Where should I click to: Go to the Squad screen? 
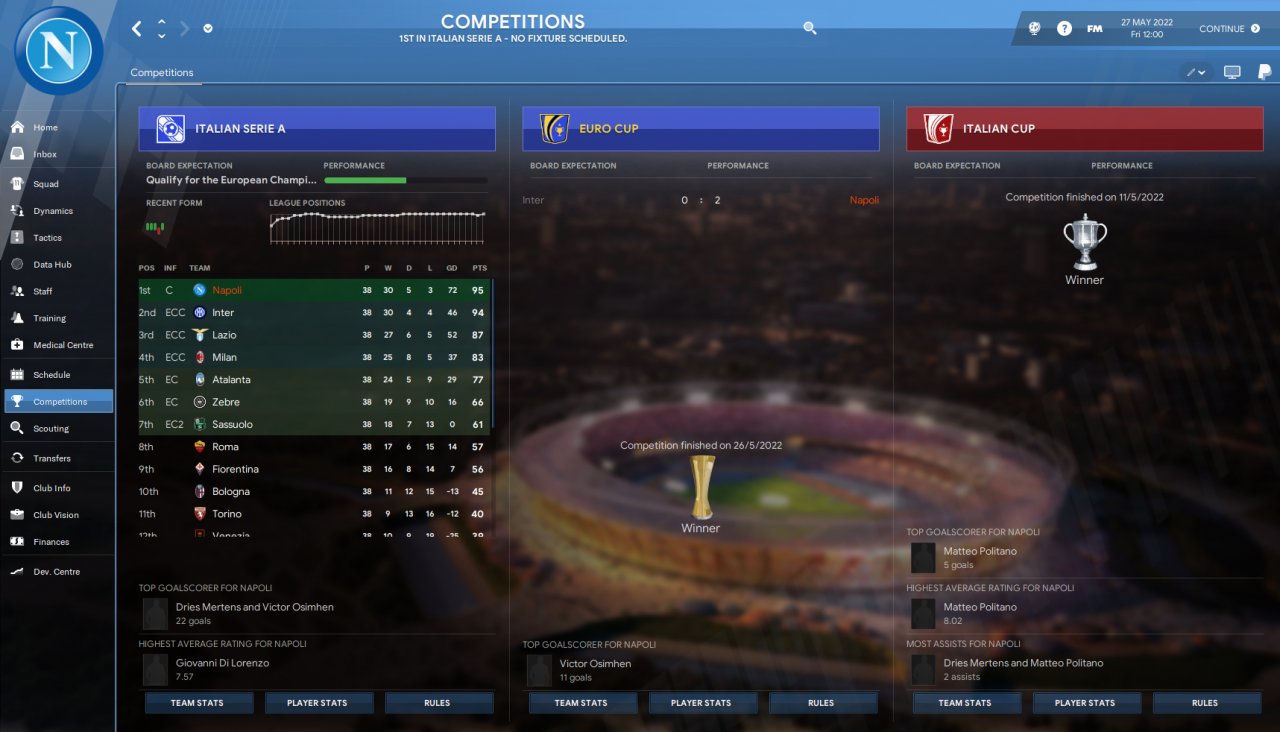click(45, 184)
